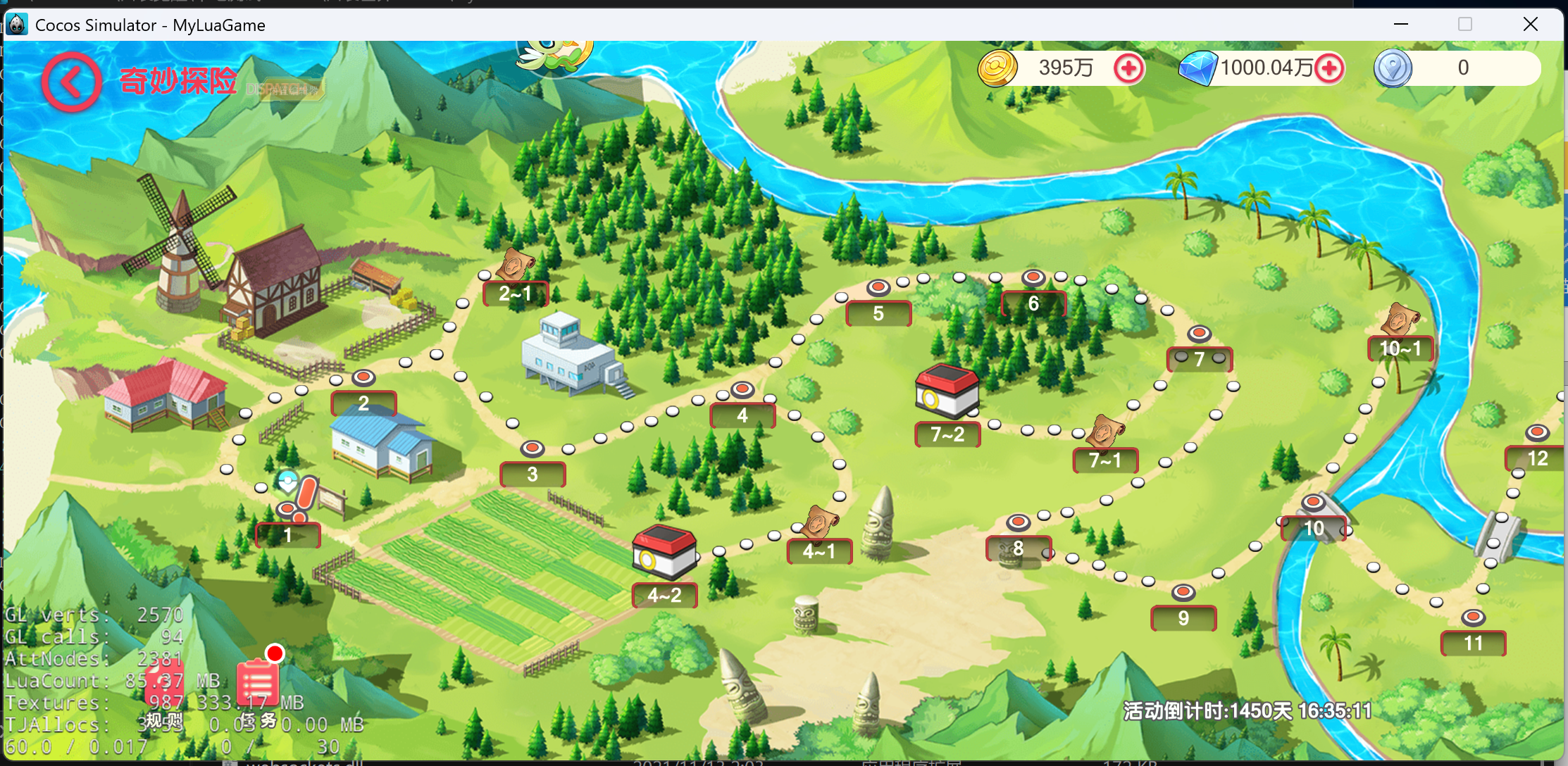Select level 8 on the map
This screenshot has height=766, width=1568.
coord(1019,548)
